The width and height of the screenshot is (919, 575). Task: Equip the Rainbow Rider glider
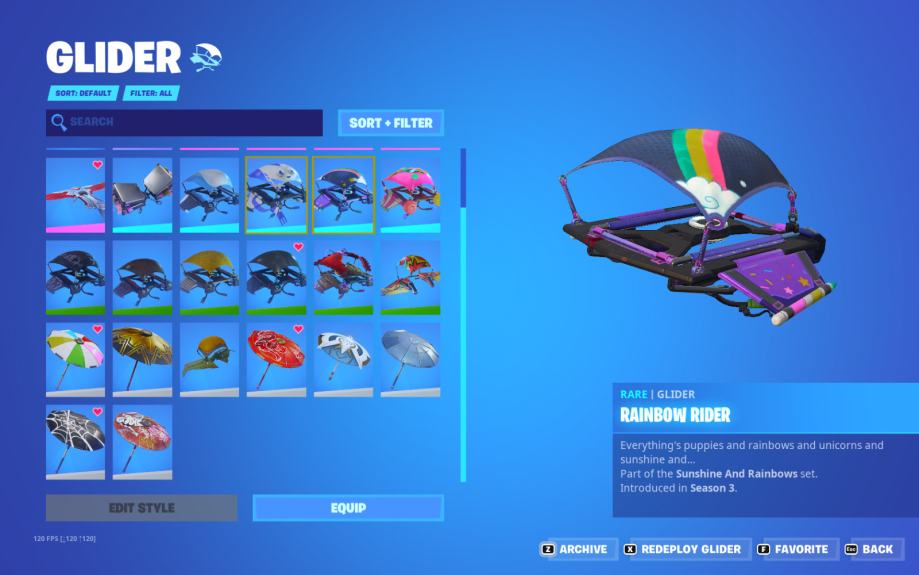(x=347, y=508)
